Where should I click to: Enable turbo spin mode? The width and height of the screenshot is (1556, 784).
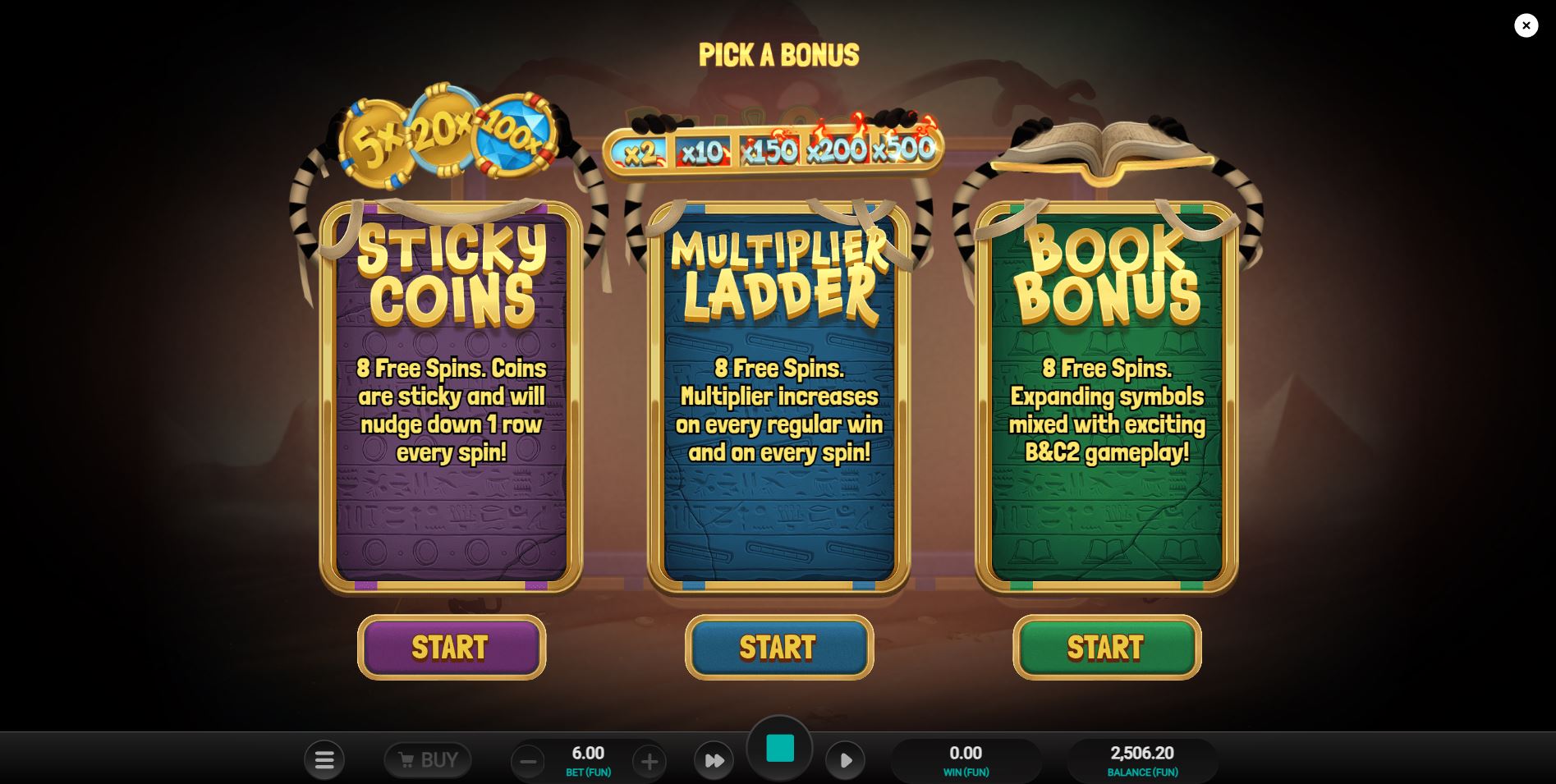click(x=714, y=760)
